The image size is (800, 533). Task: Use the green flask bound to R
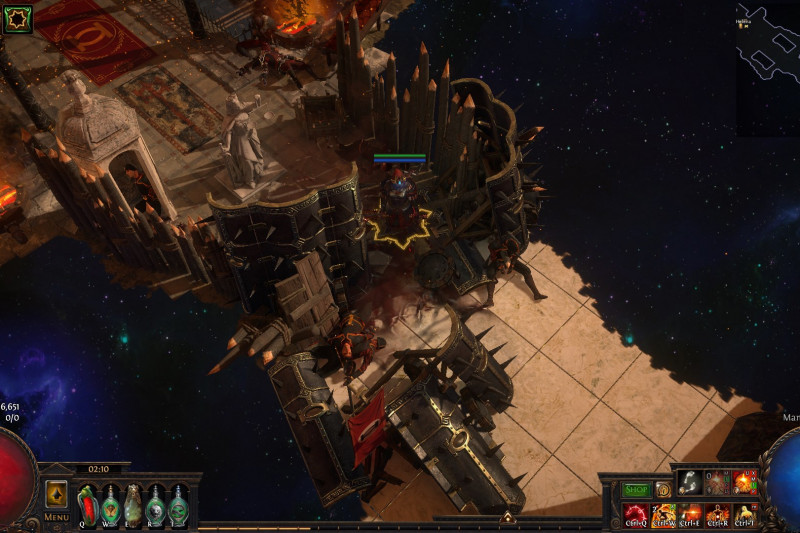click(x=155, y=503)
